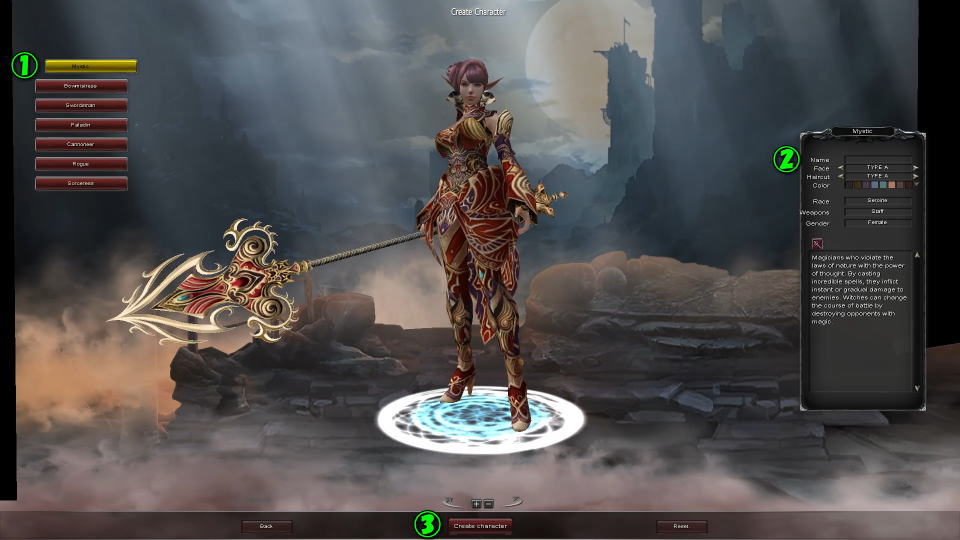Switch Haircut to the previous type
The width and height of the screenshot is (960, 540).
[841, 176]
